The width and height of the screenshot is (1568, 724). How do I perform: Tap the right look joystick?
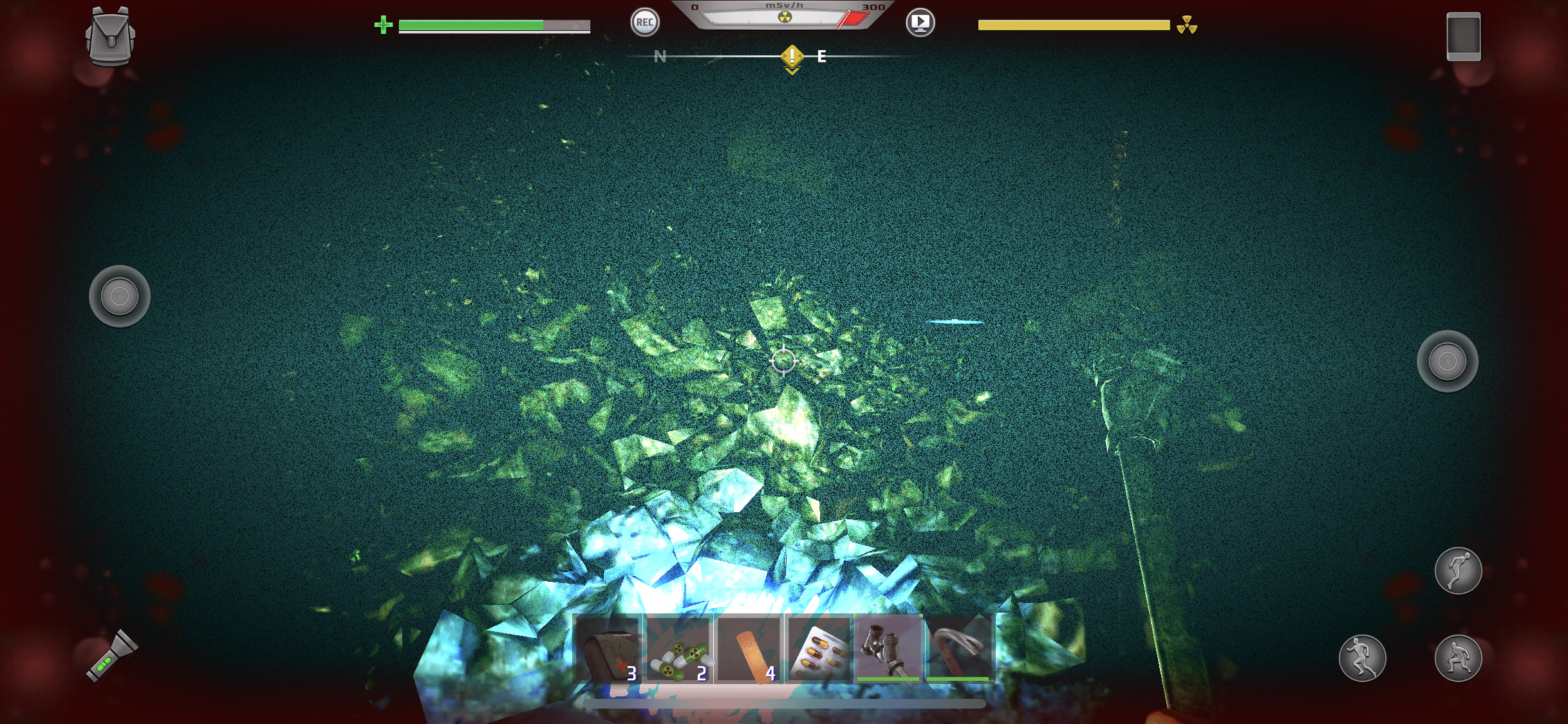1447,361
